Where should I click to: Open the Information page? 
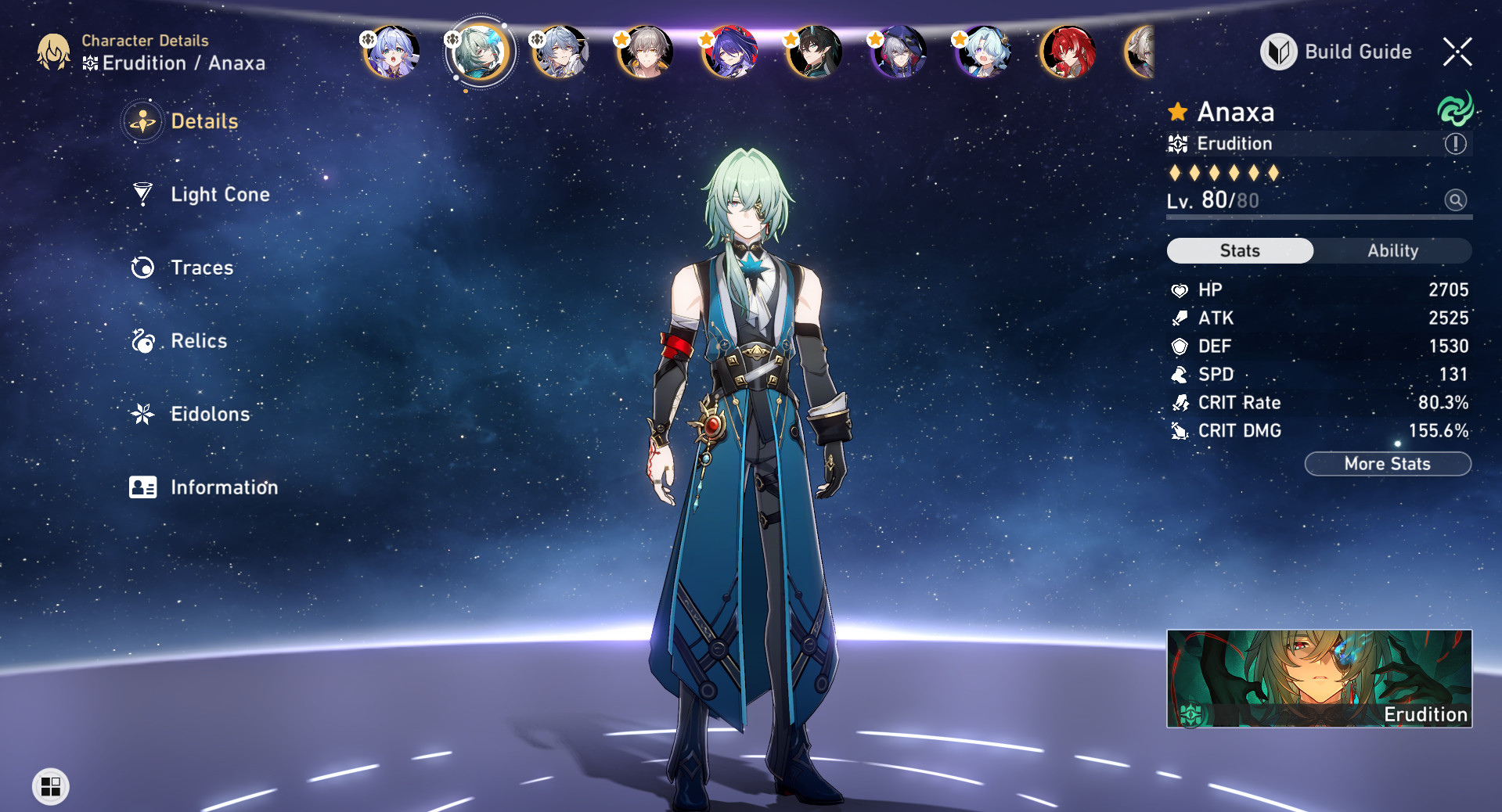224,487
